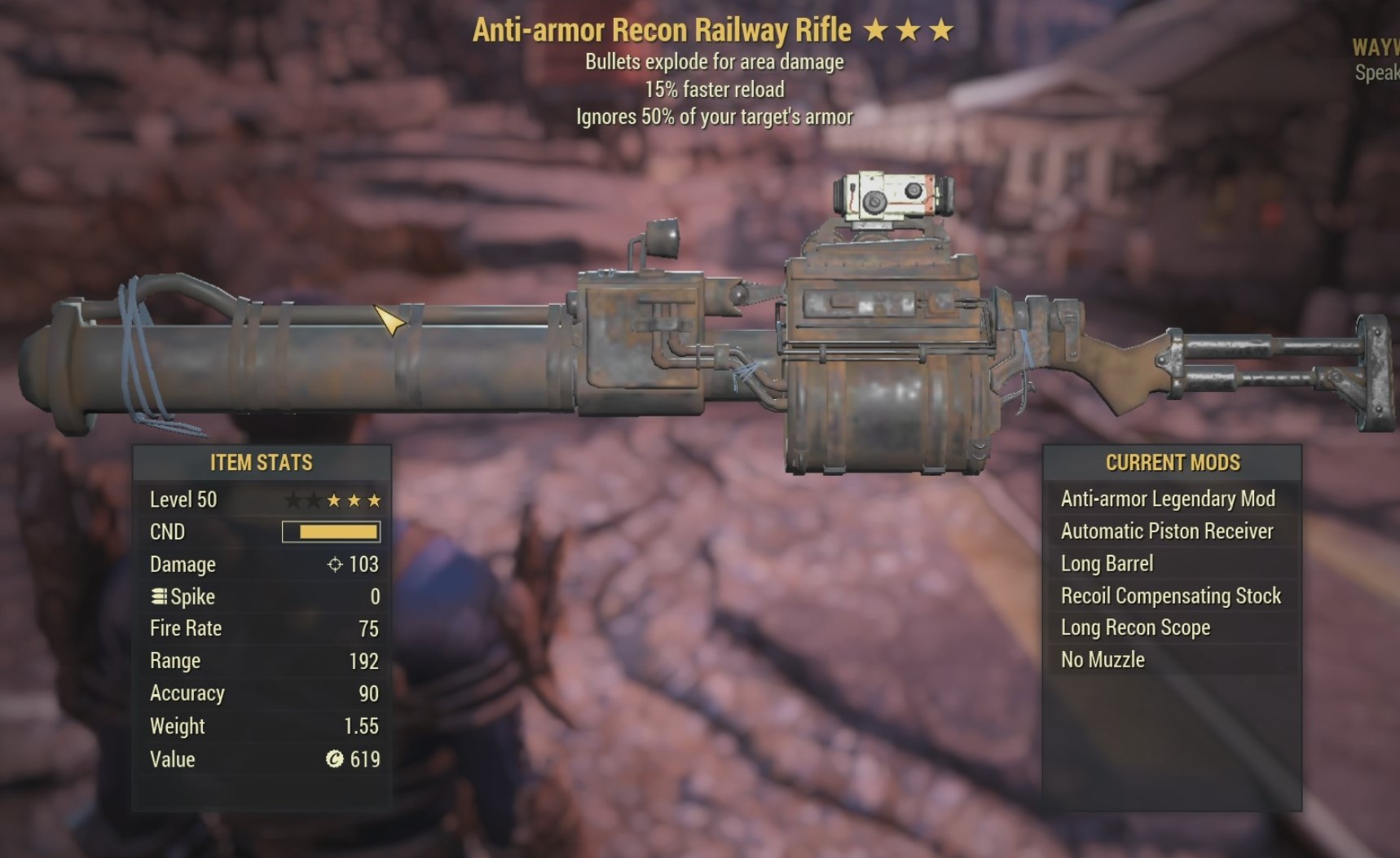The height and width of the screenshot is (858, 1400).
Task: Select the Recoil Compensating Stock mod
Action: (x=1171, y=596)
